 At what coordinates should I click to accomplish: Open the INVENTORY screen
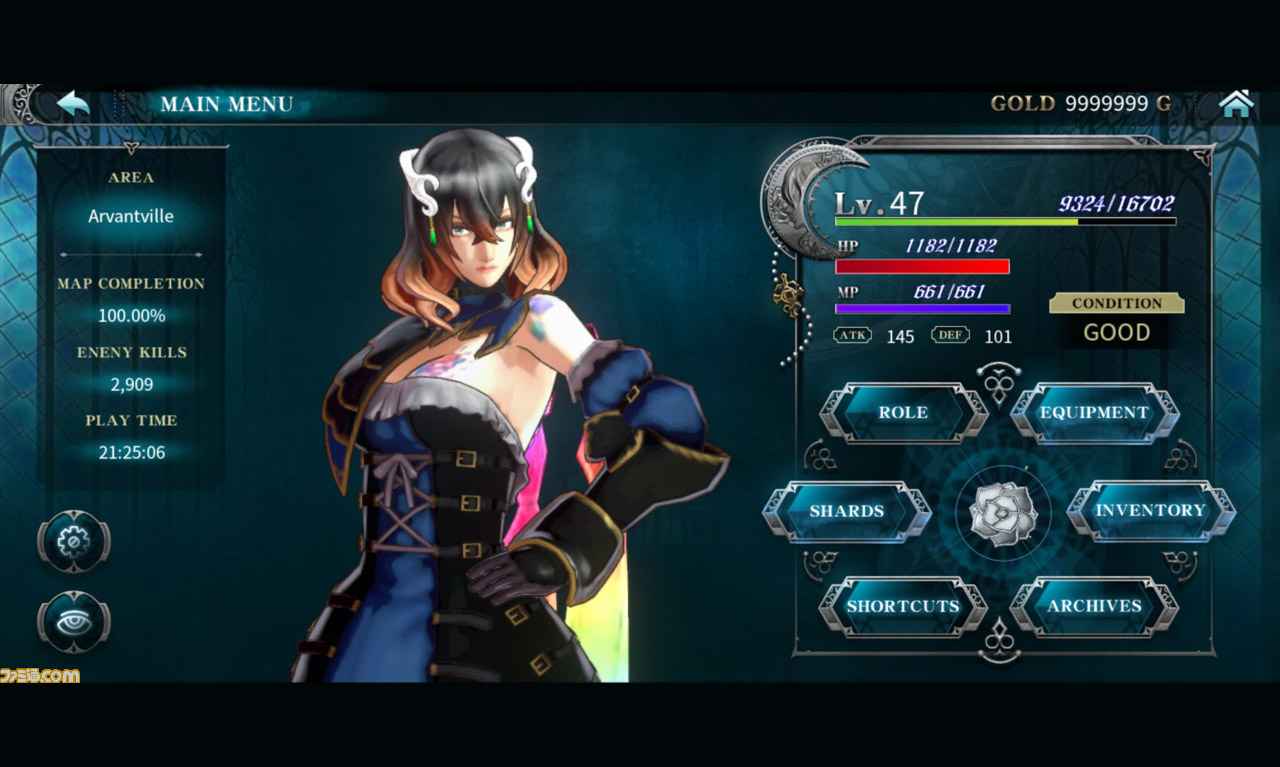pyautogui.click(x=1152, y=511)
